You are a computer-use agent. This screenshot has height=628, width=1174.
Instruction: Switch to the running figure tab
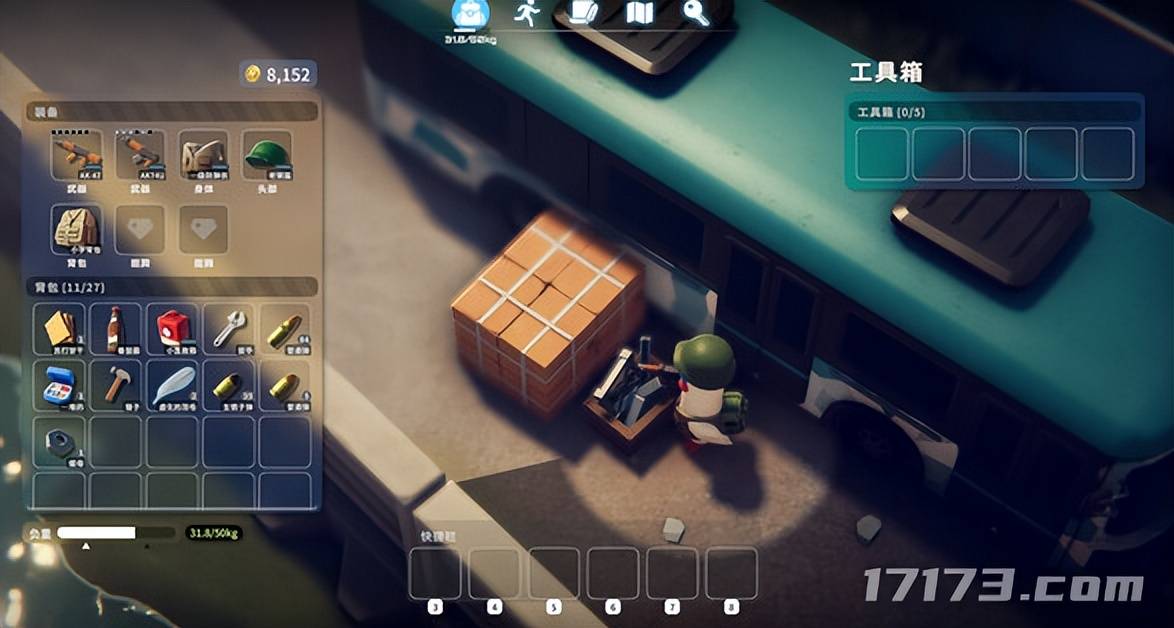(526, 13)
